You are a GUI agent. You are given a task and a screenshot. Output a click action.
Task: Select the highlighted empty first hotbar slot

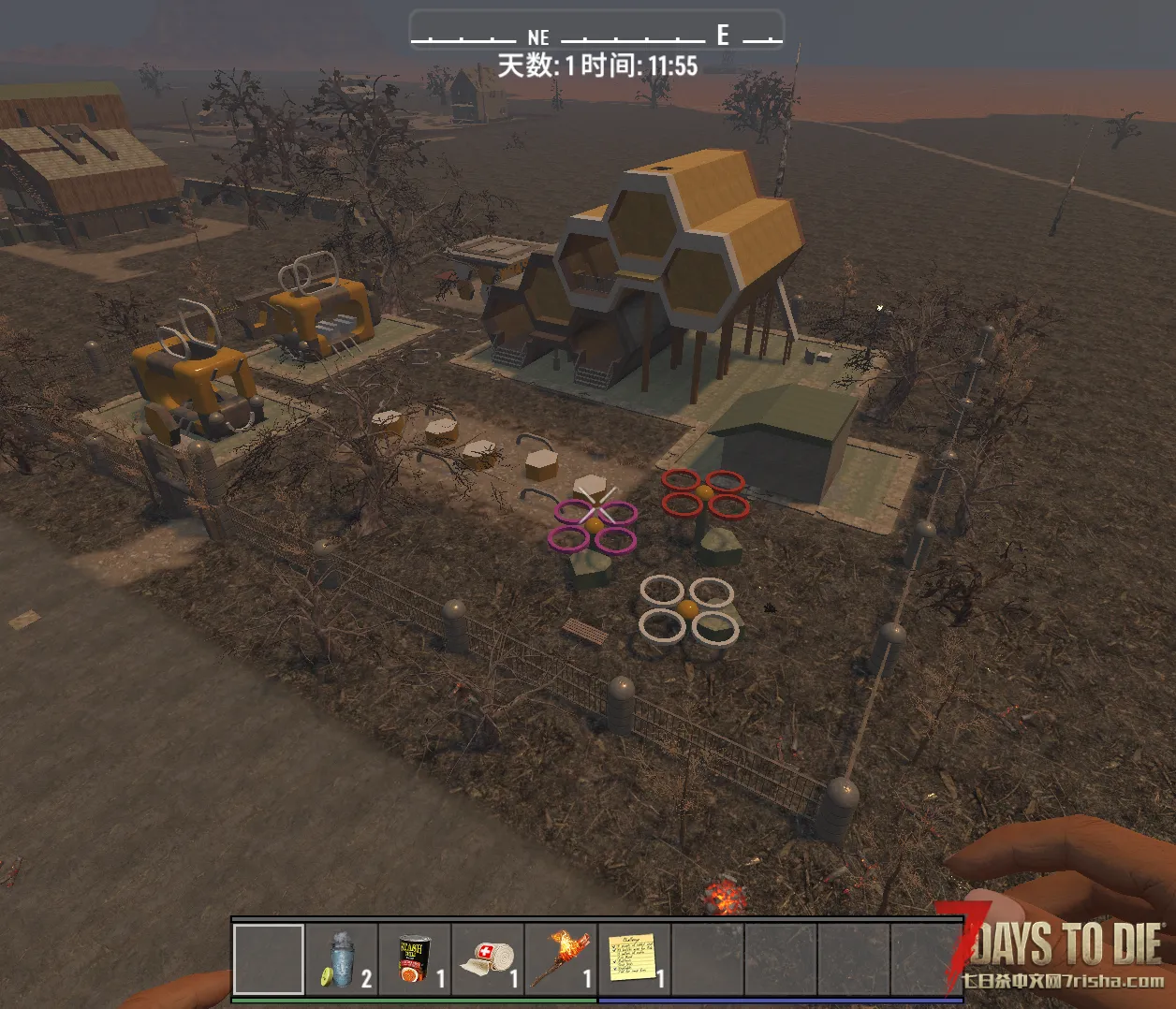(269, 958)
